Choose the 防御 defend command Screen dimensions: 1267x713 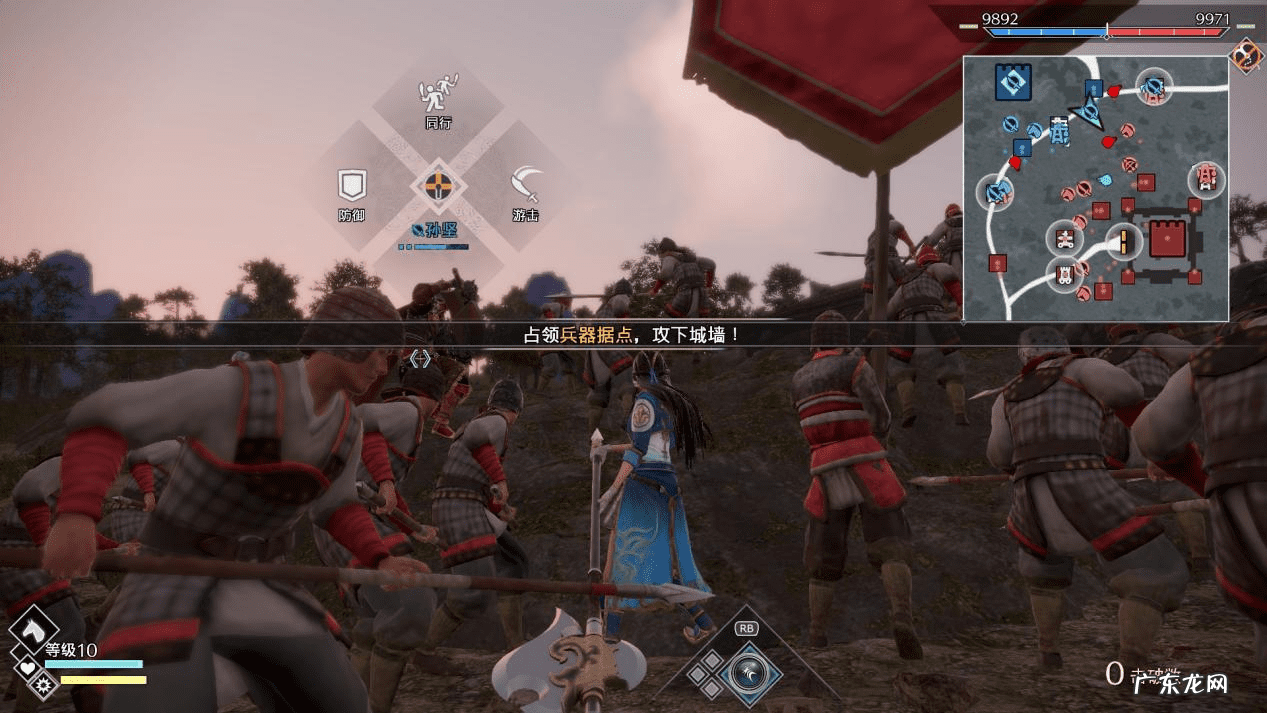pos(351,193)
